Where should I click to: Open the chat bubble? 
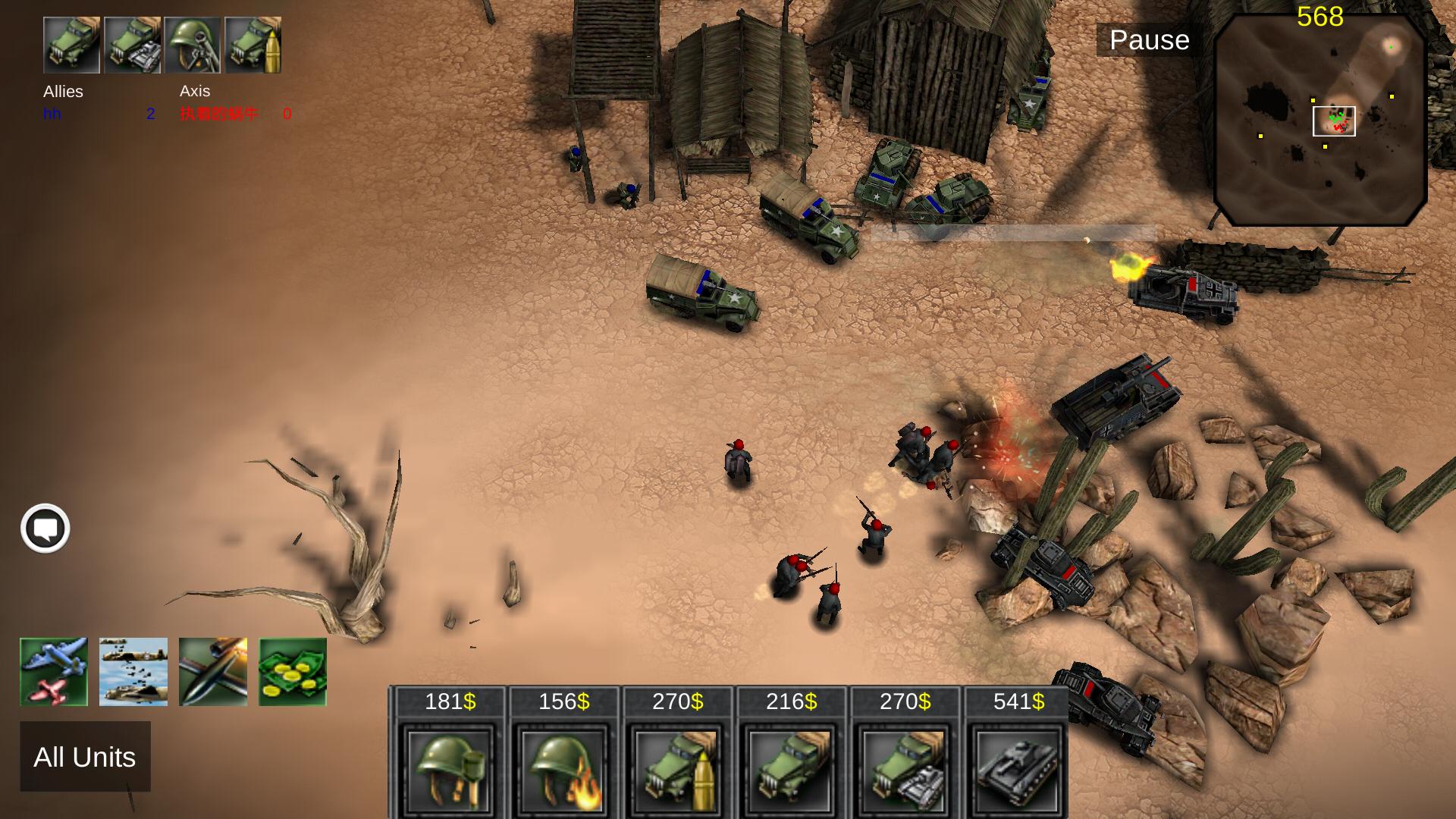coord(45,528)
